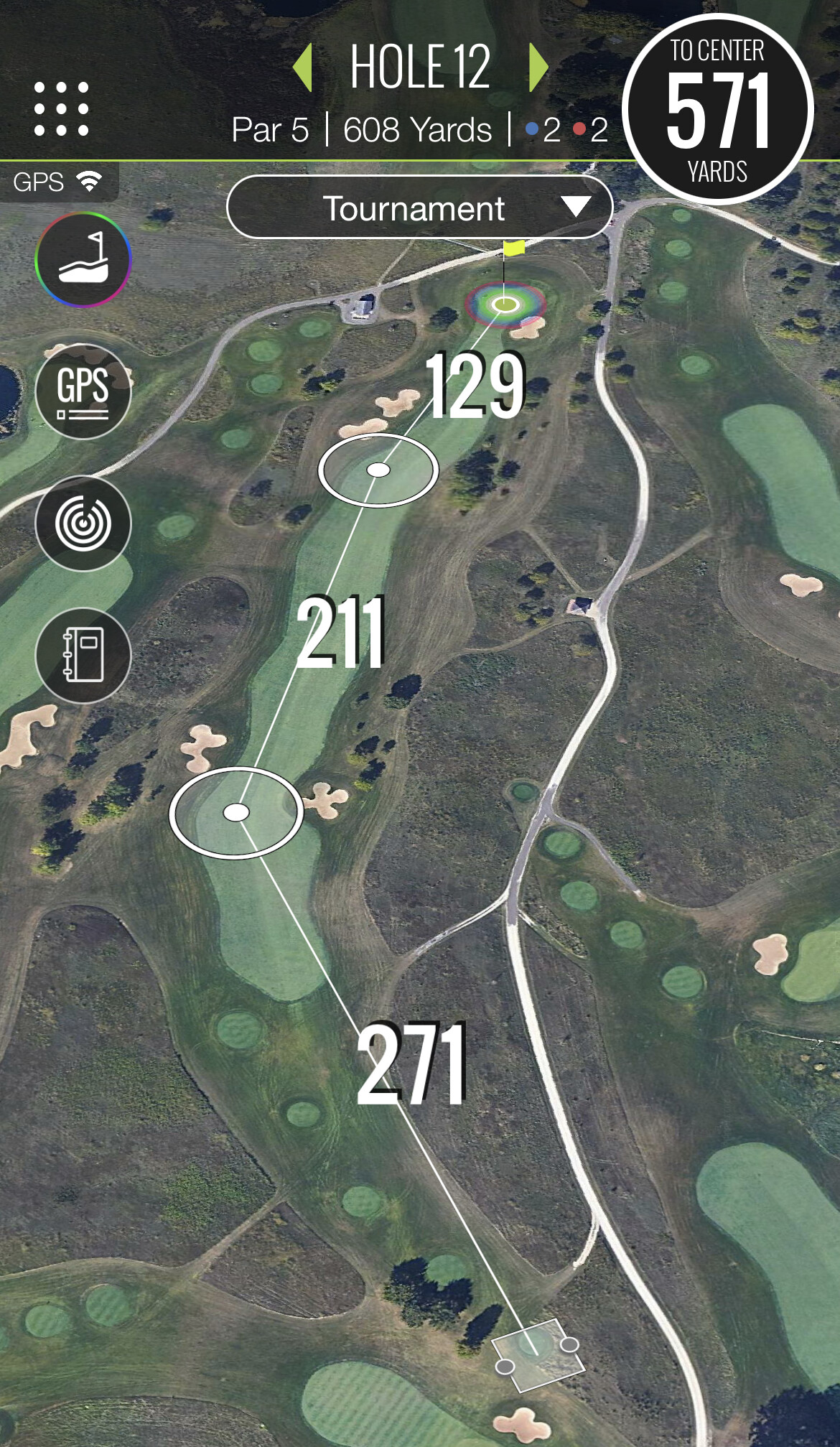This screenshot has width=840, height=1447.
Task: Select the lower layup target marker
Action: click(x=236, y=812)
